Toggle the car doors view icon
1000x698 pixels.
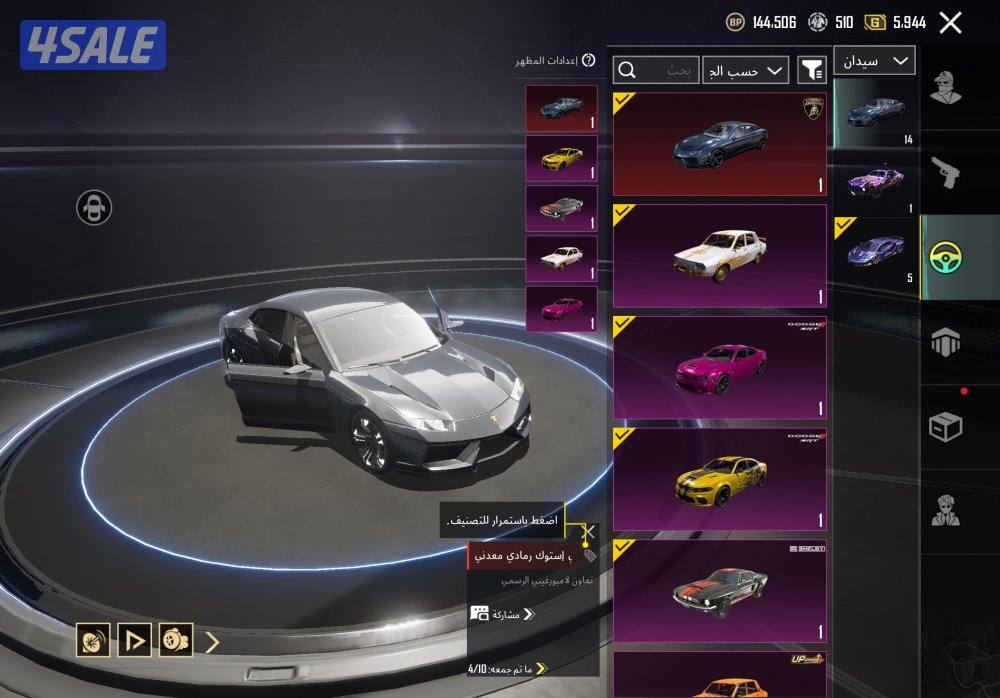tap(94, 208)
